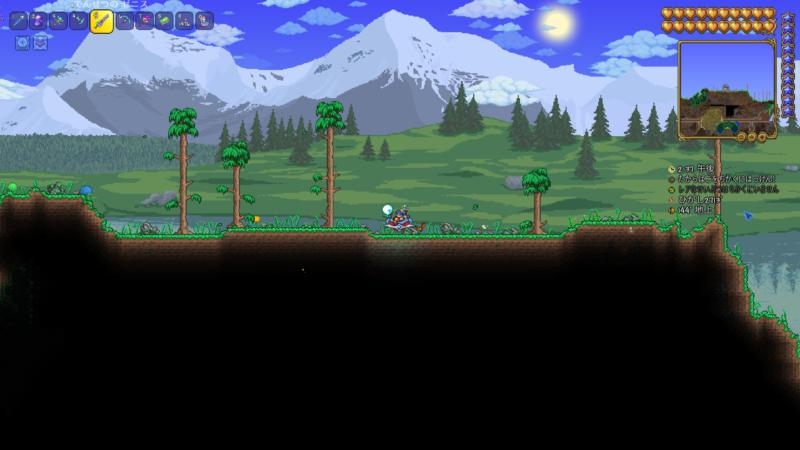Select the blue staff in hotbar slot one

(20, 20)
